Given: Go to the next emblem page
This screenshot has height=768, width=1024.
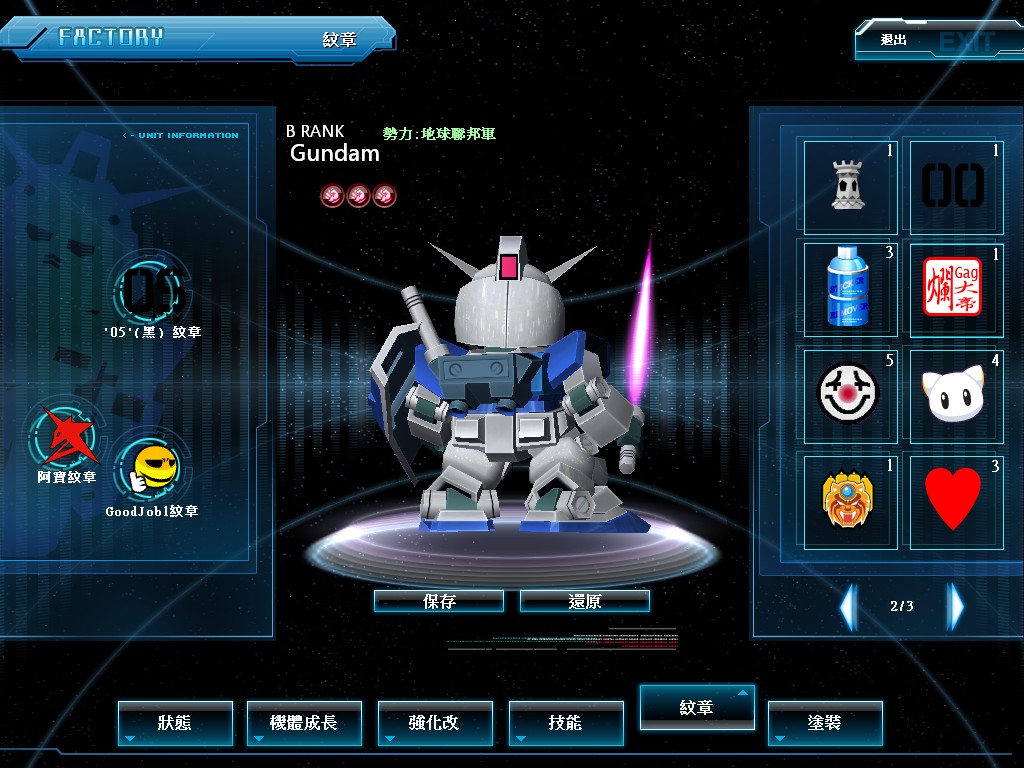Looking at the screenshot, I should pyautogui.click(x=956, y=606).
